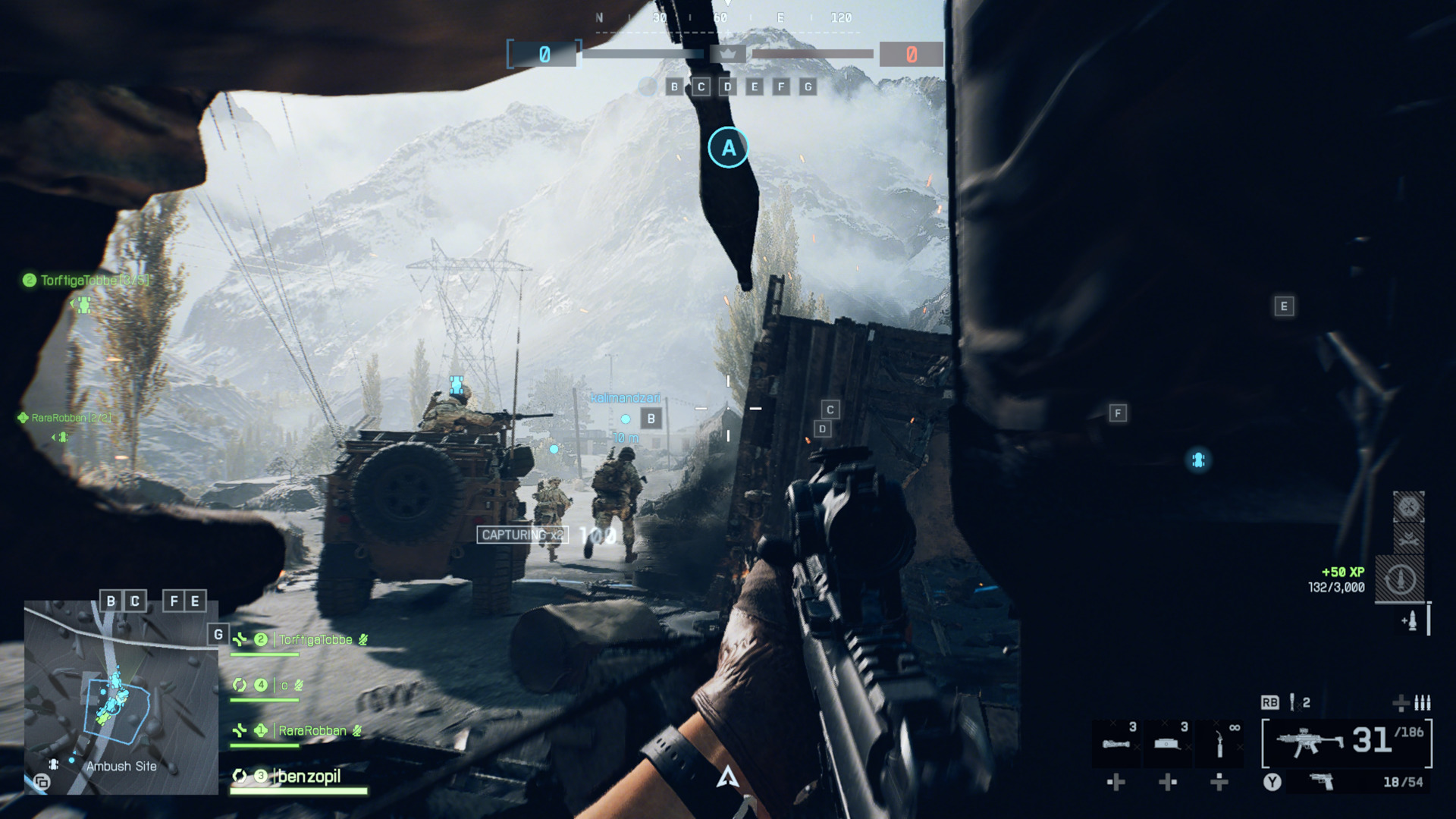Screen dimensions: 1456x819
Task: Choose RaraRobban's squad list row
Action: [312, 731]
